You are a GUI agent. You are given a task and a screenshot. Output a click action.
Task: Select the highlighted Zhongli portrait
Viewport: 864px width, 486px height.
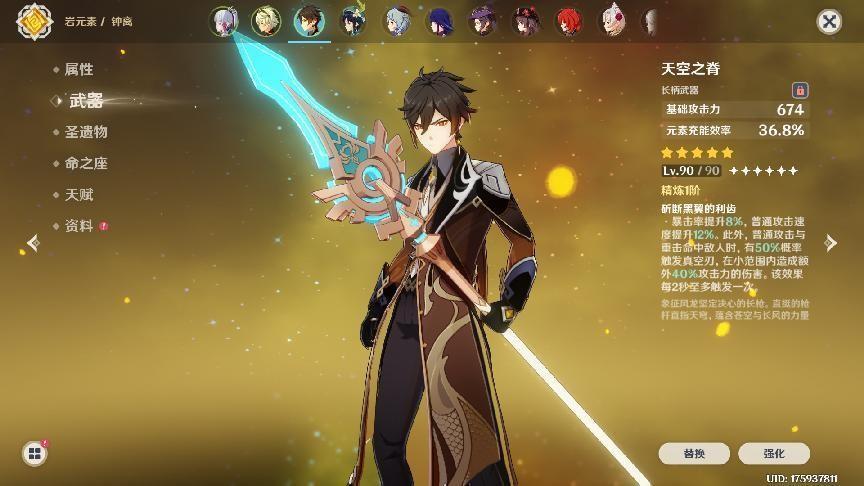point(309,21)
